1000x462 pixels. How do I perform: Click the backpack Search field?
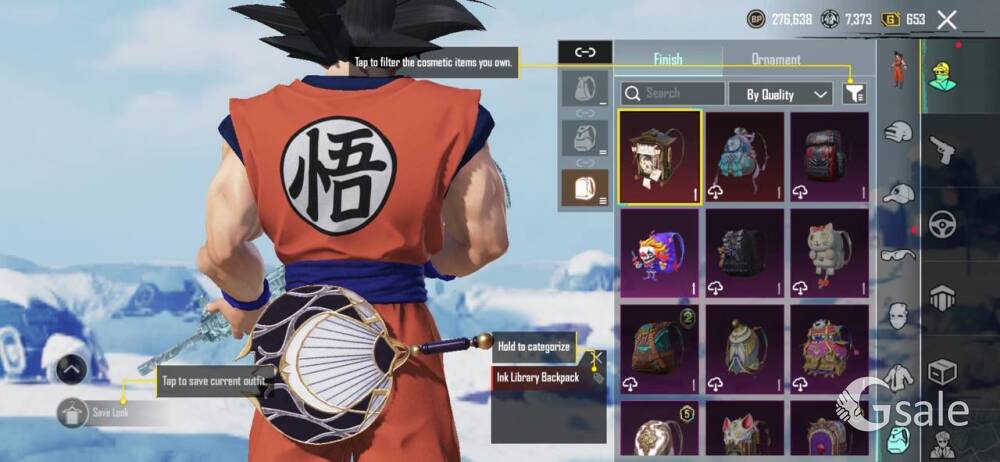pyautogui.click(x=672, y=93)
